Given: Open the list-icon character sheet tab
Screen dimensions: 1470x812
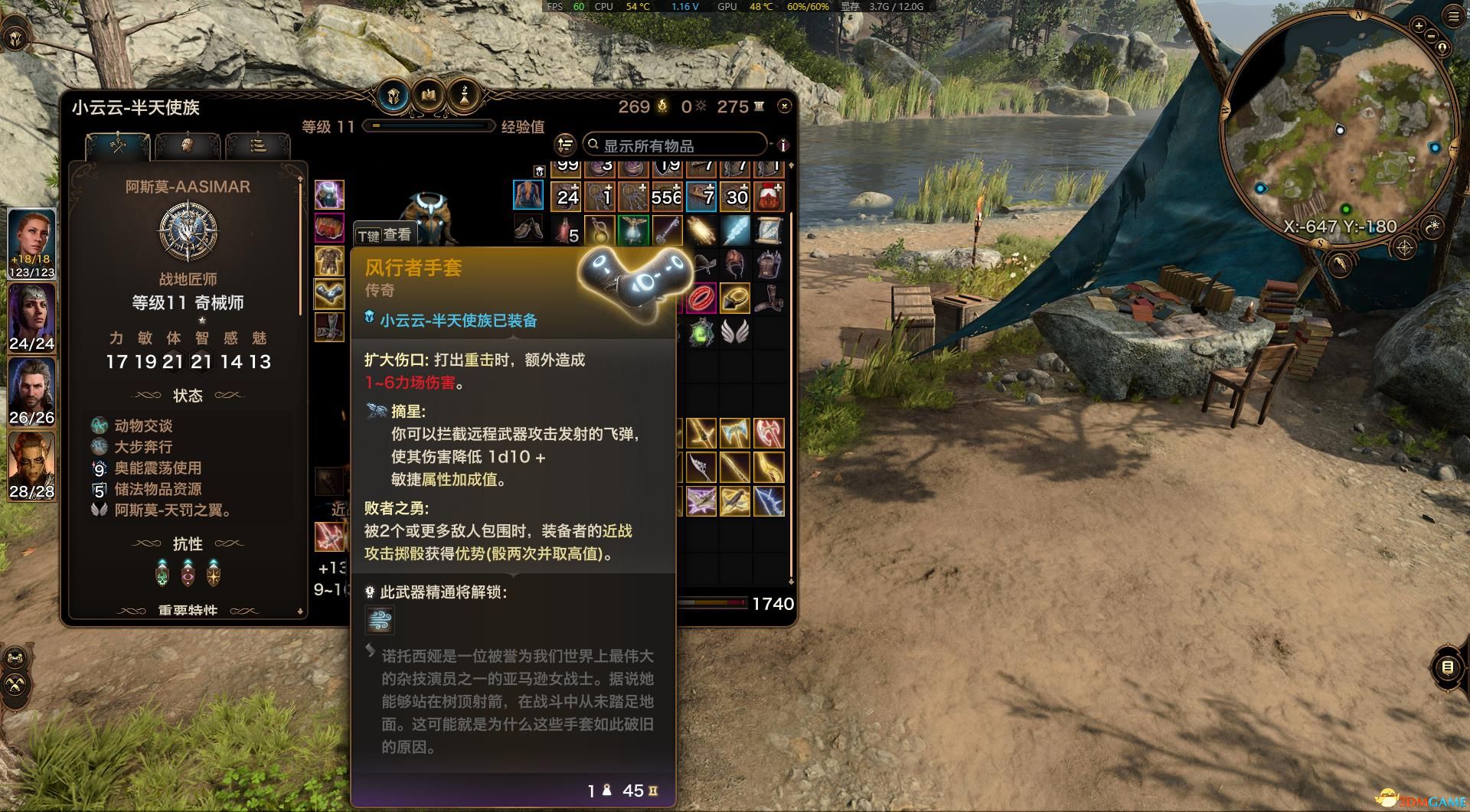Looking at the screenshot, I should point(258,145).
